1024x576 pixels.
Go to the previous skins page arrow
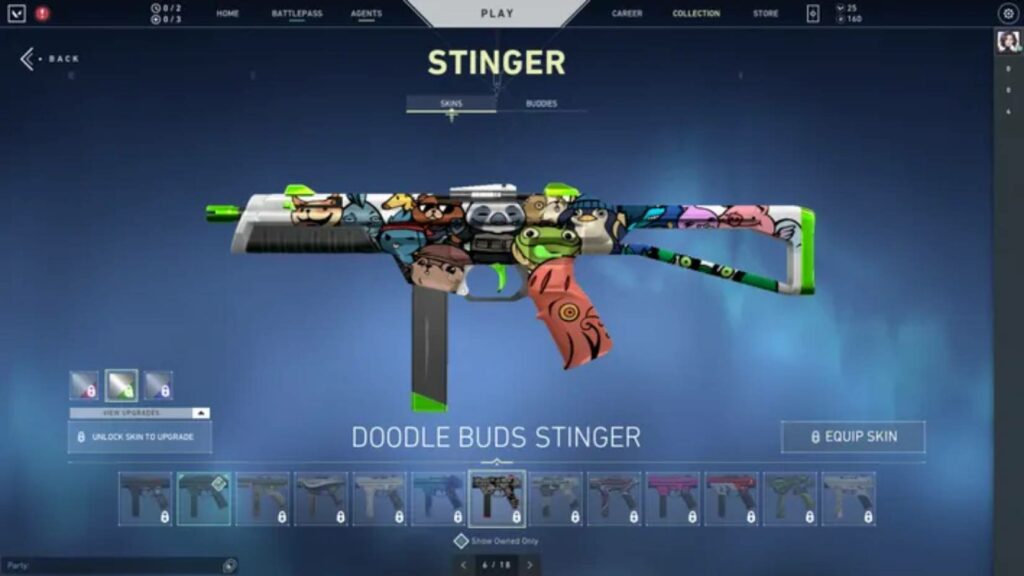coord(463,565)
